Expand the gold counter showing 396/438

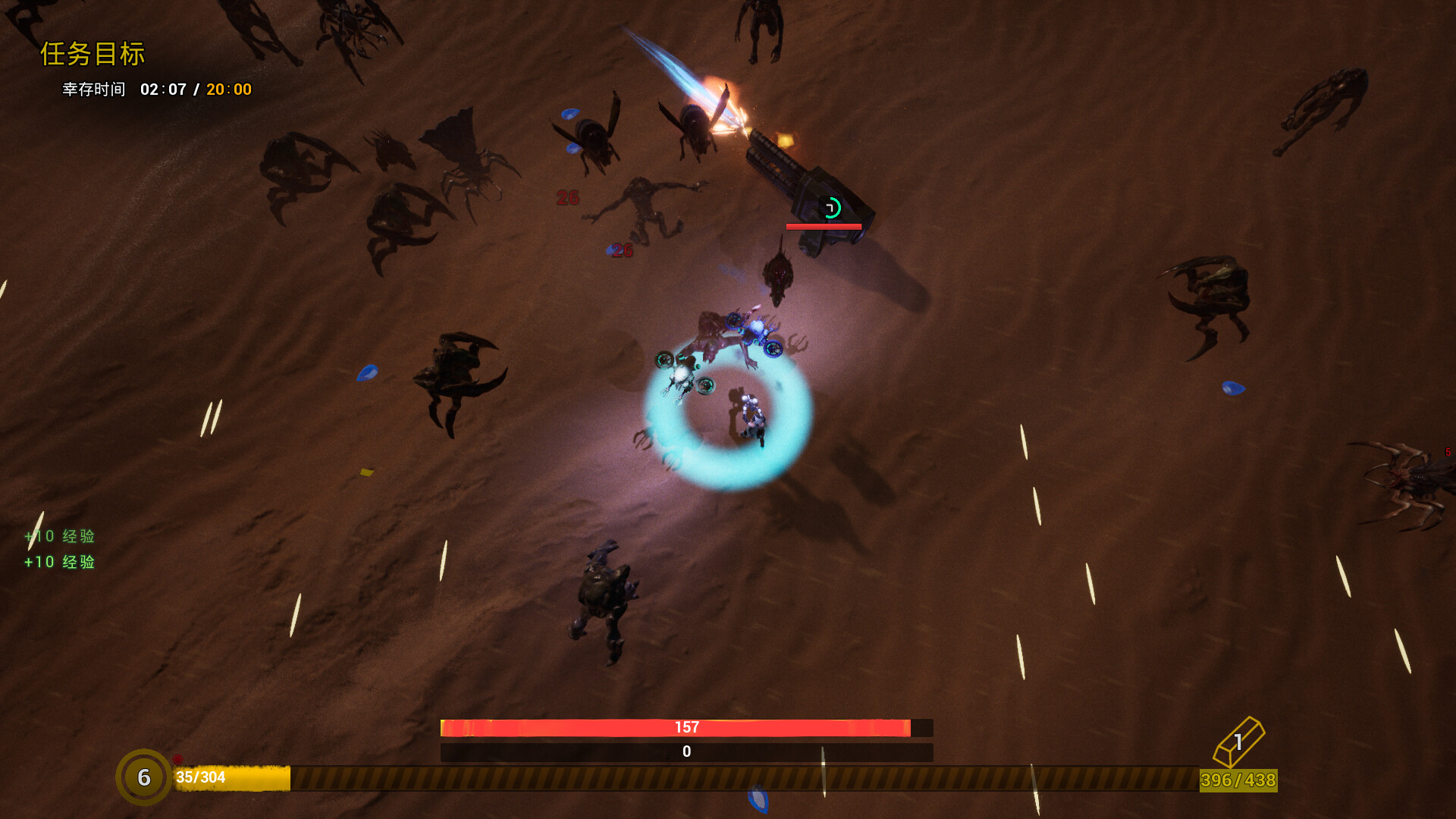coord(1239,779)
